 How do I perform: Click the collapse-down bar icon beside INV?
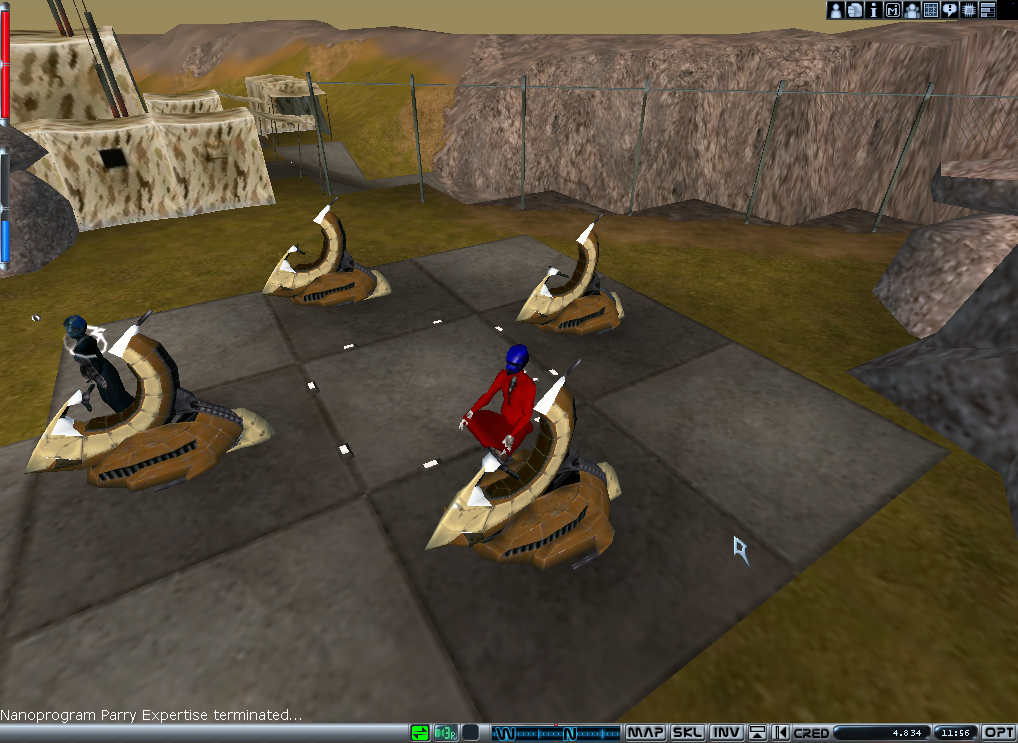757,733
